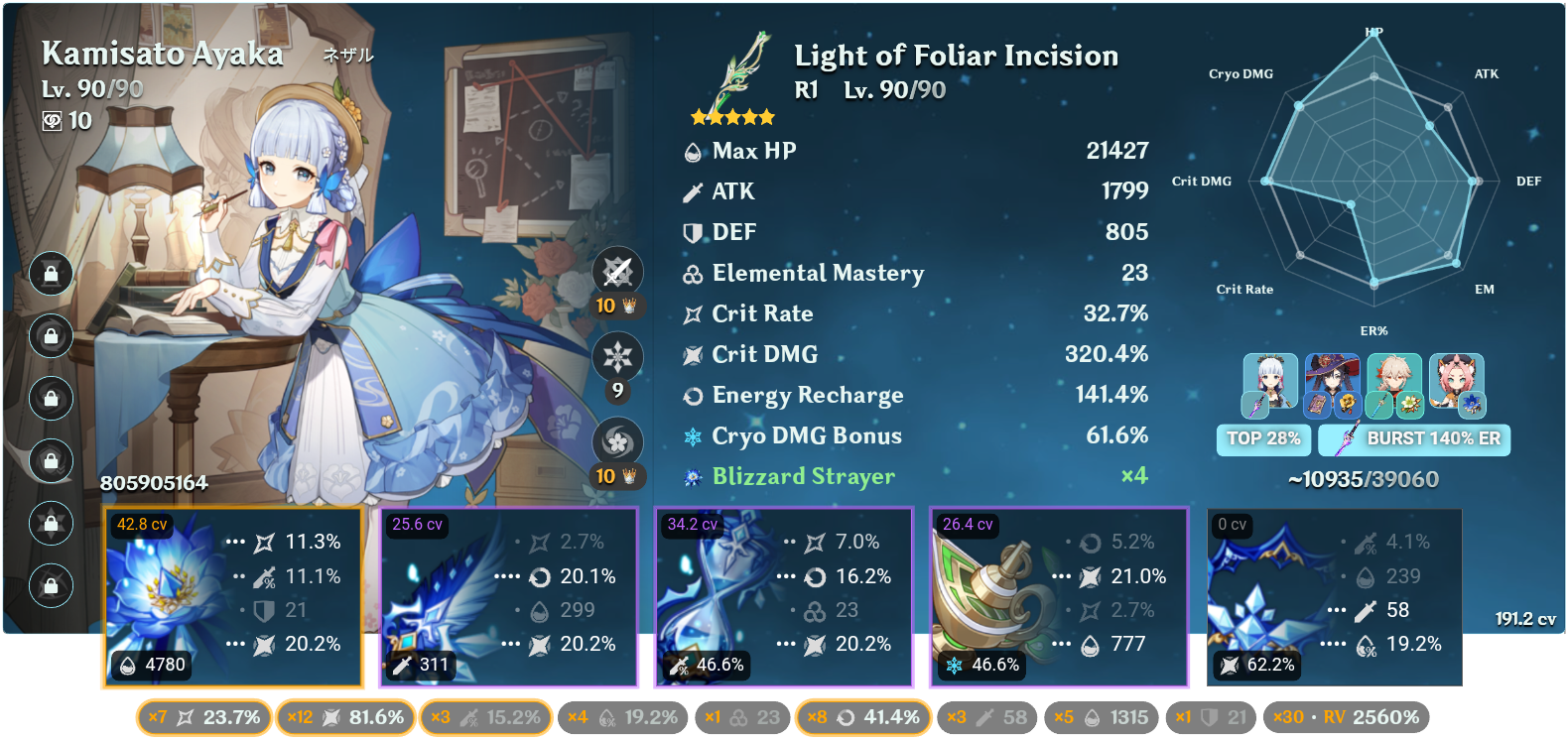The width and height of the screenshot is (1568, 741).
Task: Toggle the star-shaped lock icon on left sidebar
Action: click(51, 524)
